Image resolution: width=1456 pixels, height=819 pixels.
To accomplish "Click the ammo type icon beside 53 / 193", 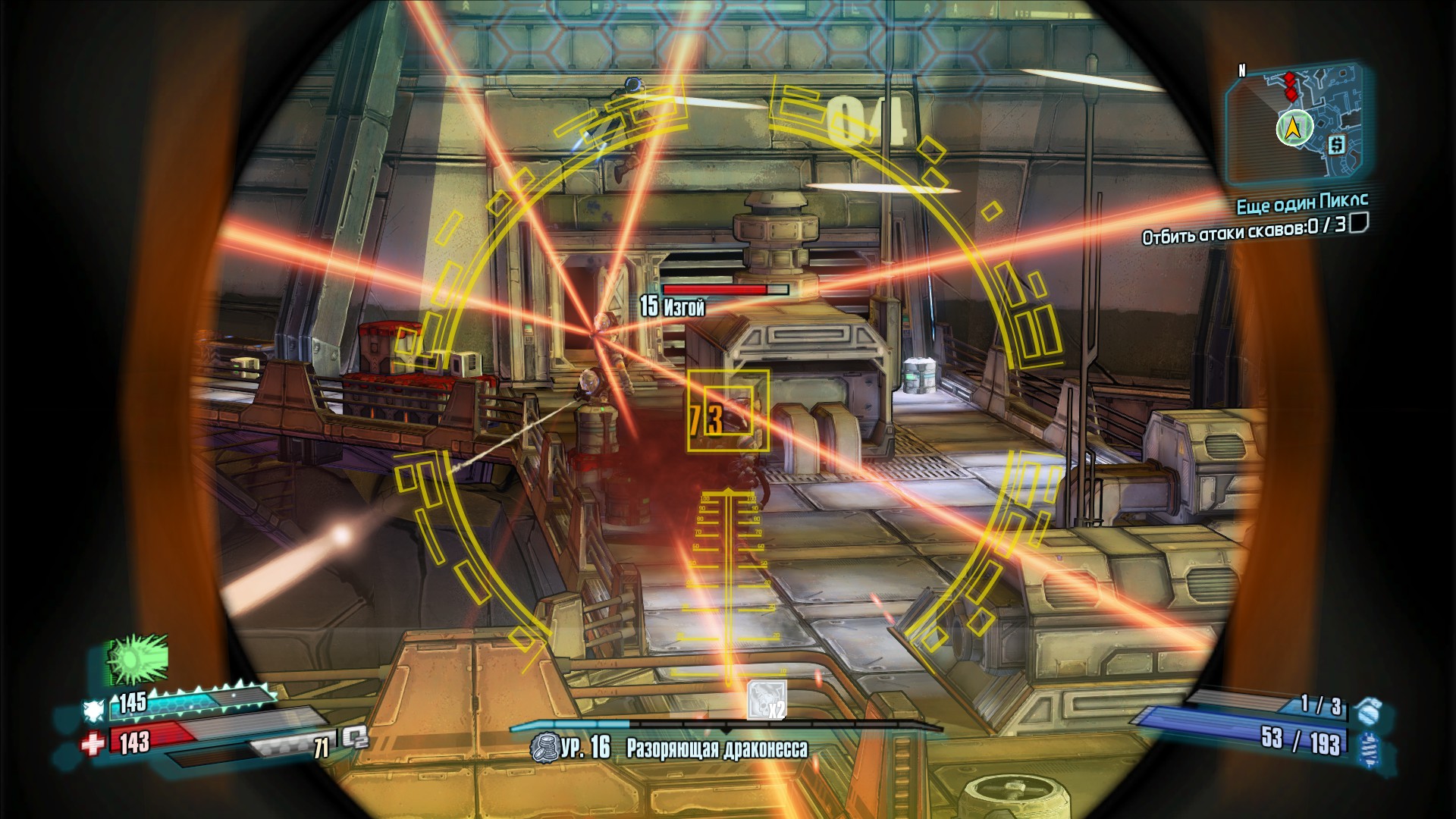I will [1370, 747].
